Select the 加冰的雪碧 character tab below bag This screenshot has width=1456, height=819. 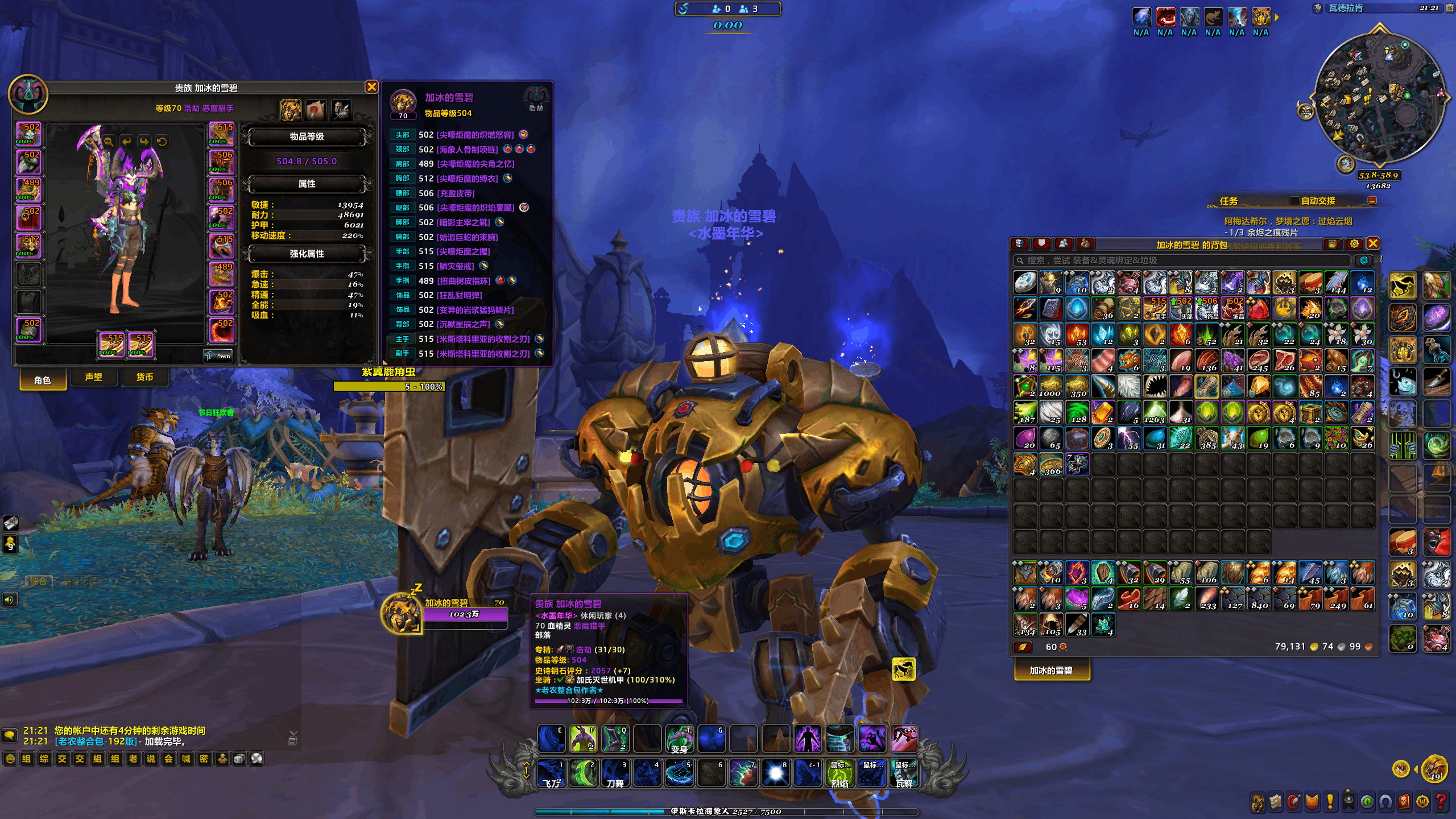1051,671
